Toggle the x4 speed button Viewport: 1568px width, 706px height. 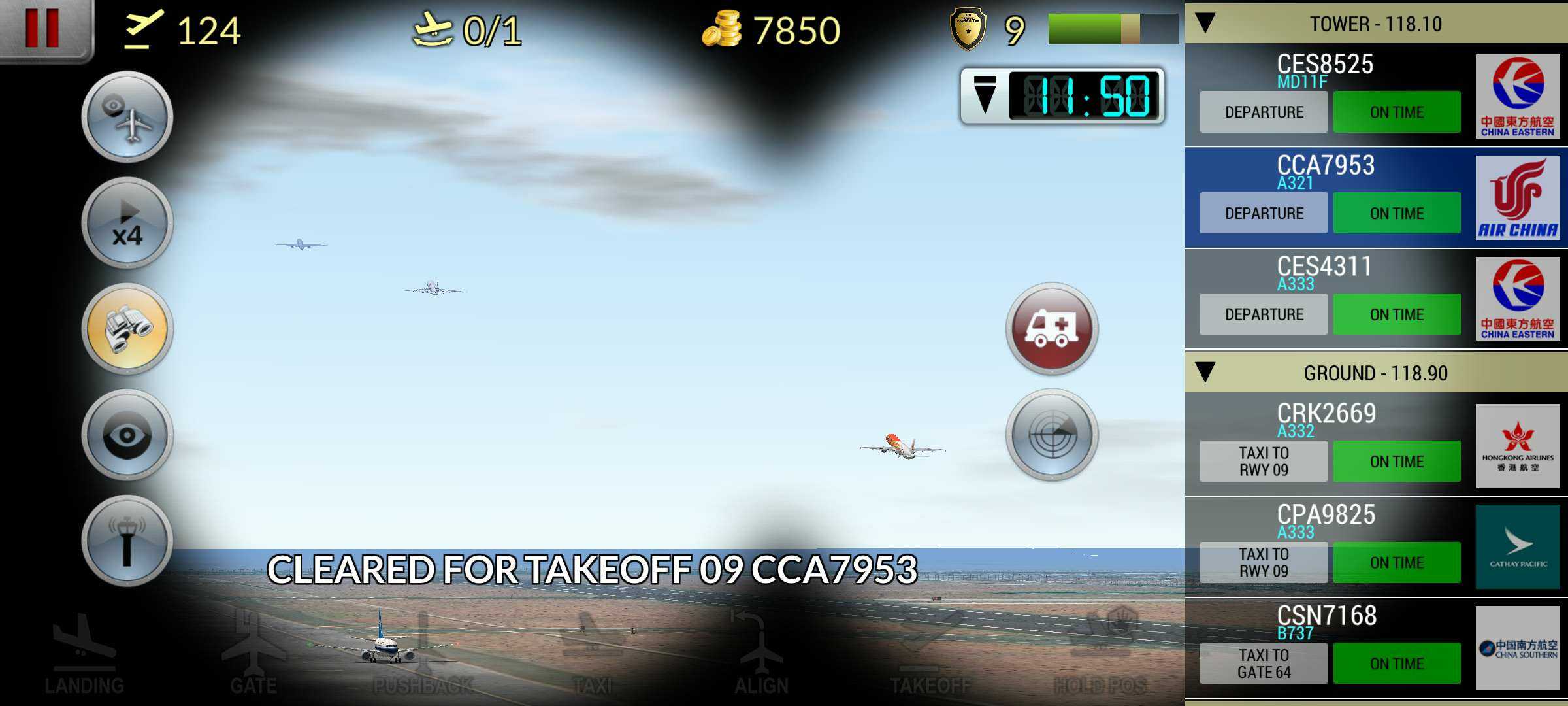coord(127,224)
